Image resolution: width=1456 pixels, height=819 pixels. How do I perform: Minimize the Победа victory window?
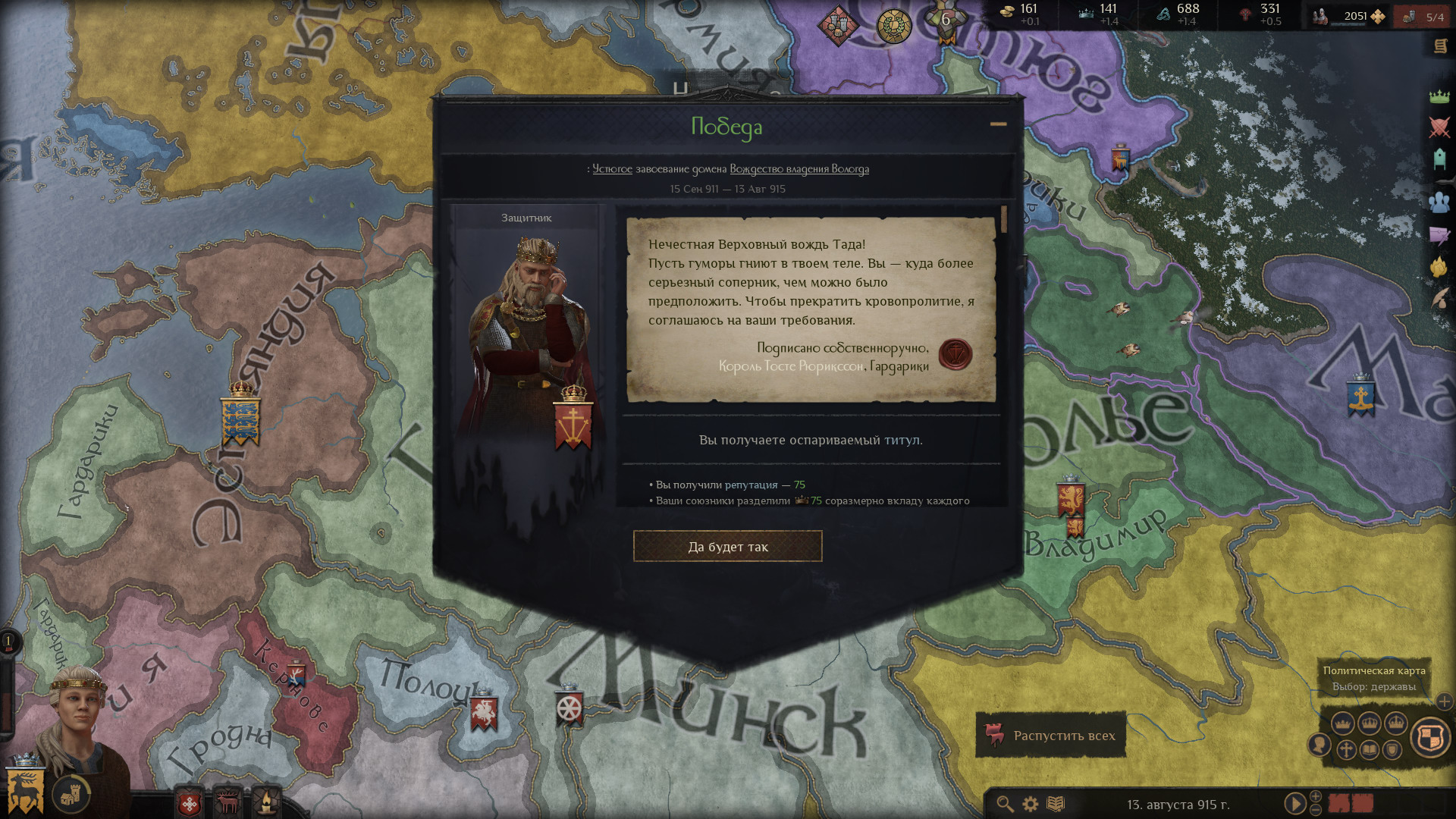click(x=998, y=124)
